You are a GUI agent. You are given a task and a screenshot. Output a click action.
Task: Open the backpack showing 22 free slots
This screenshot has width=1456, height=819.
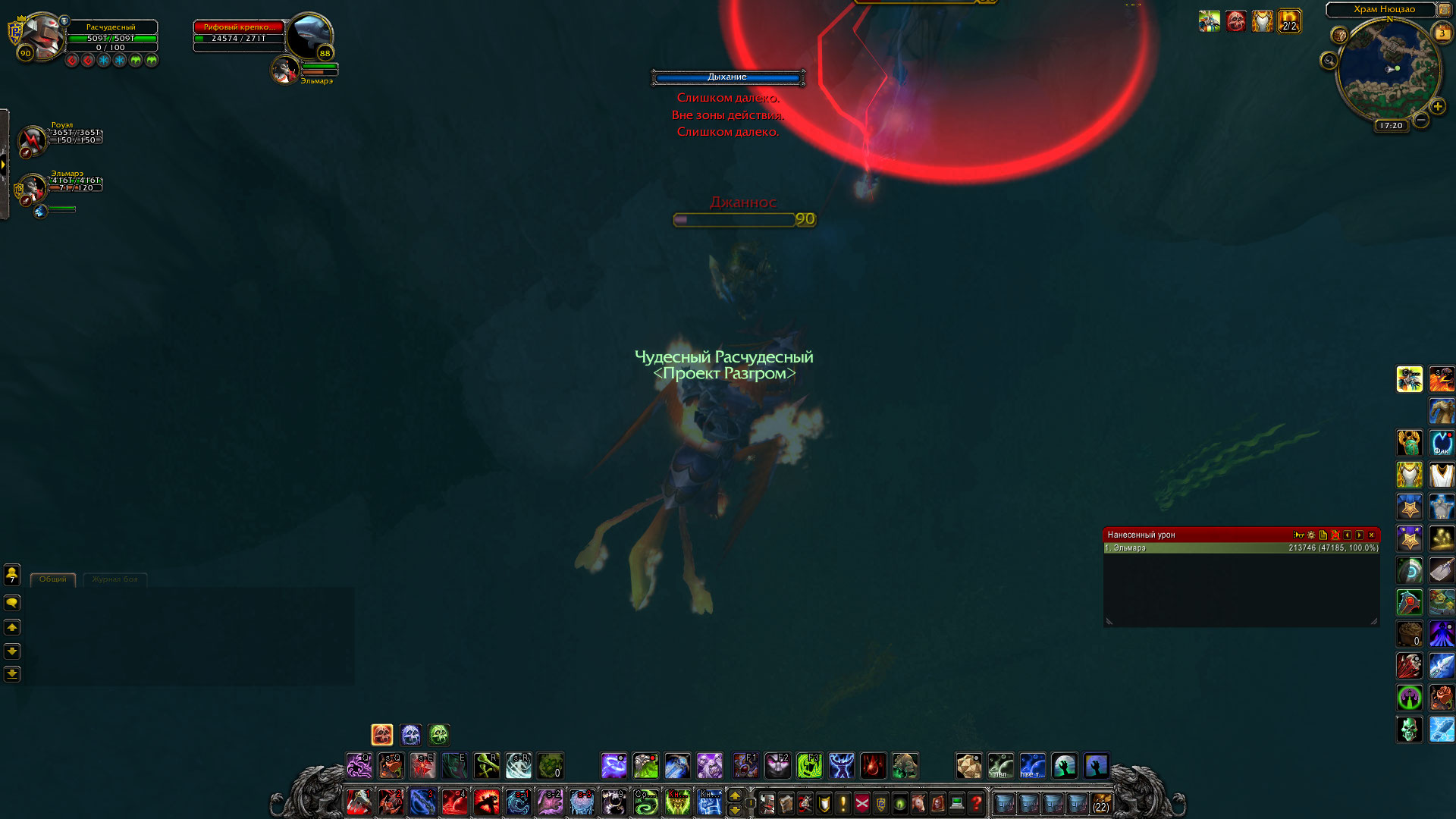1100,802
